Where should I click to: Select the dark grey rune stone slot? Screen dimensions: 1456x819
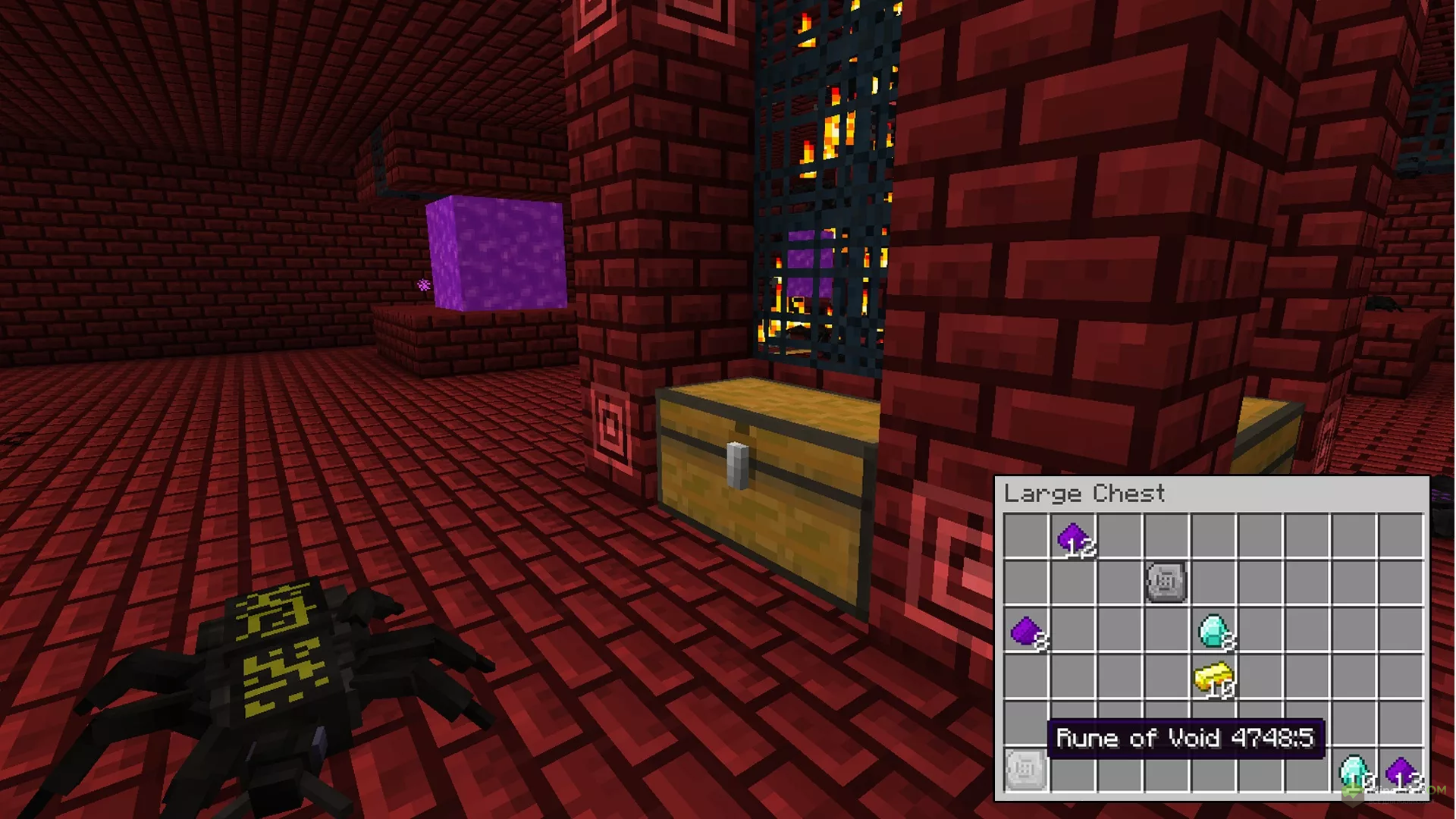[1166, 582]
